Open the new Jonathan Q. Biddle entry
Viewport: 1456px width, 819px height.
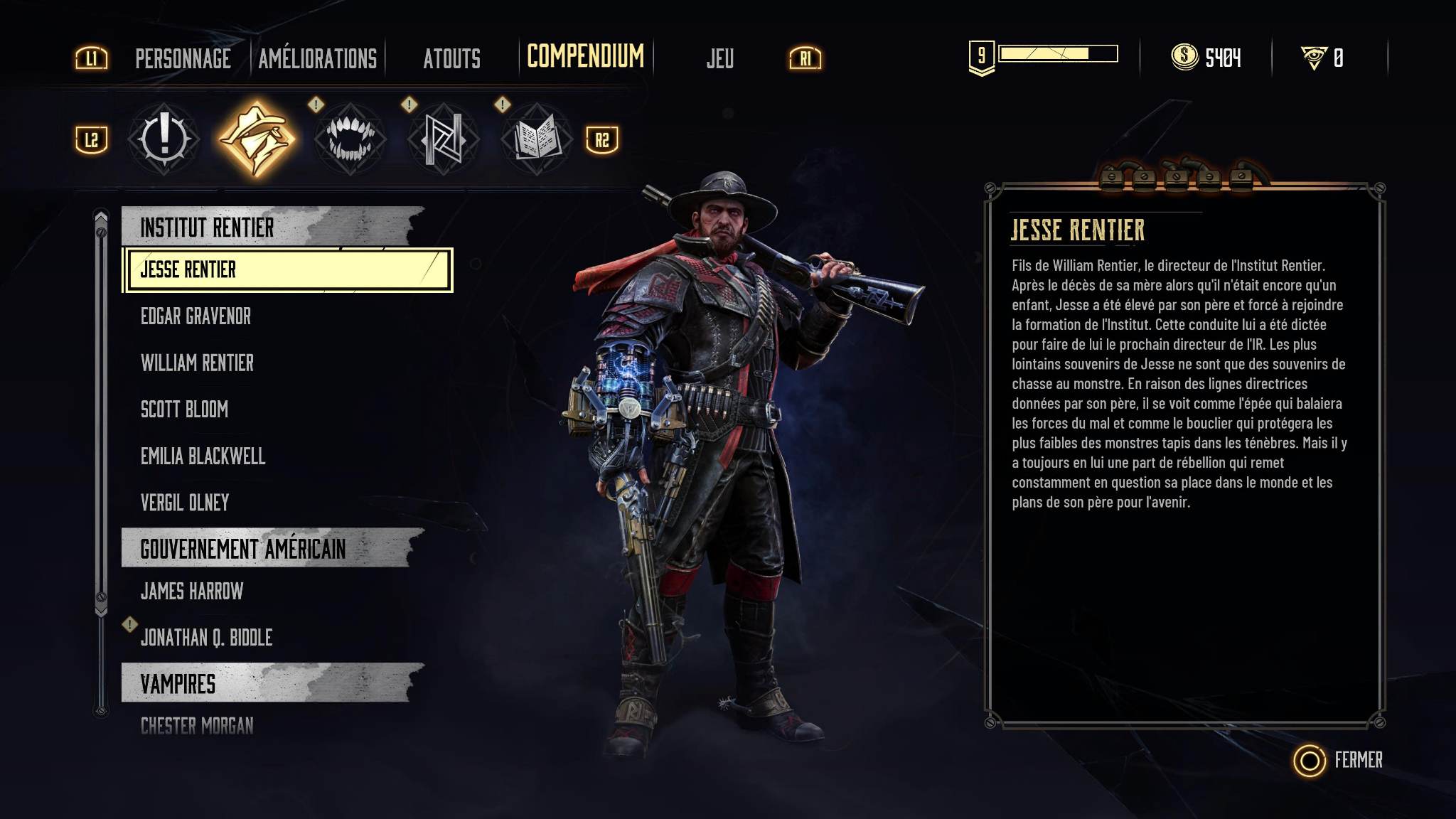tap(206, 637)
